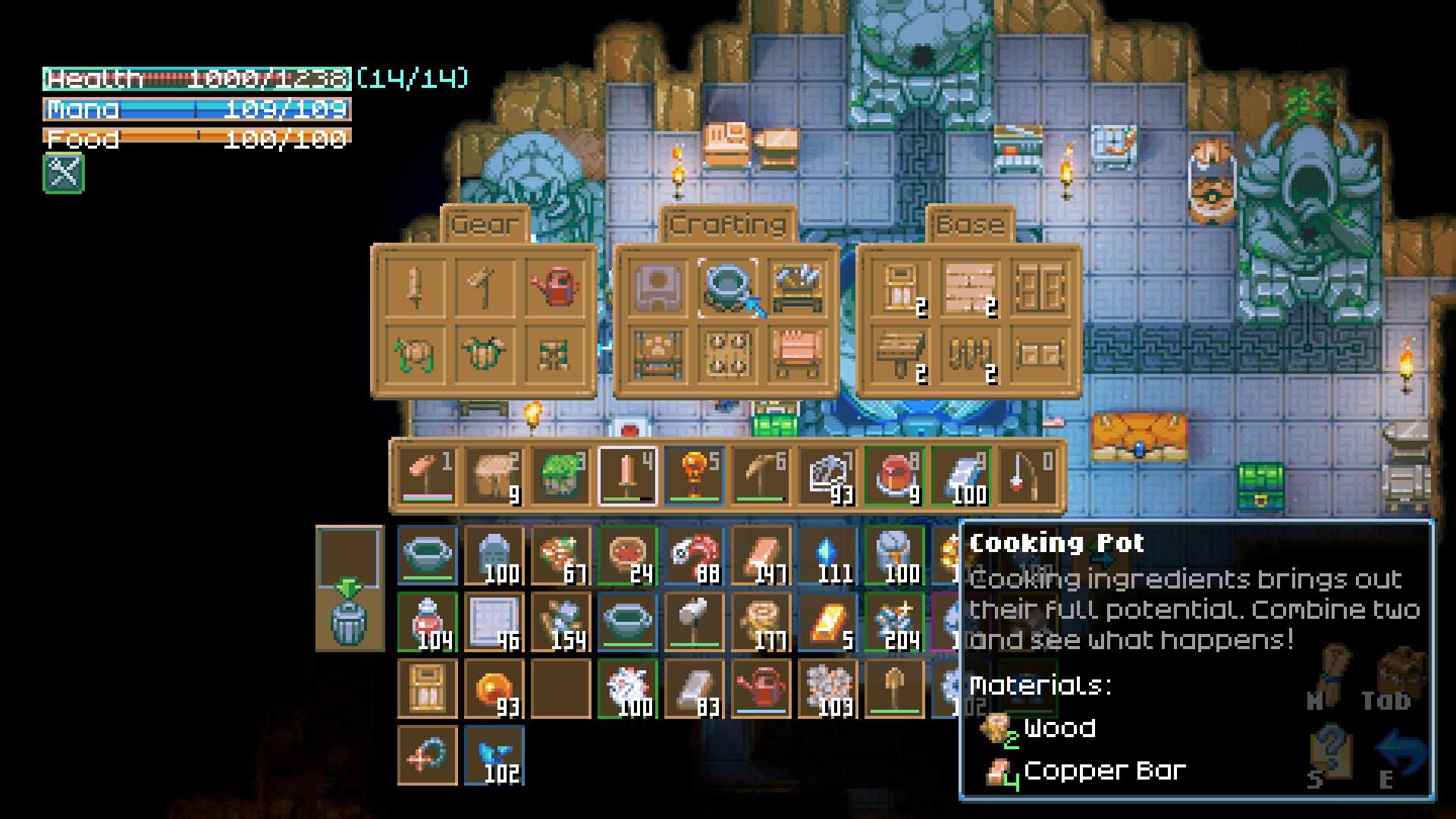Select the red potion stack of 104

(x=428, y=623)
